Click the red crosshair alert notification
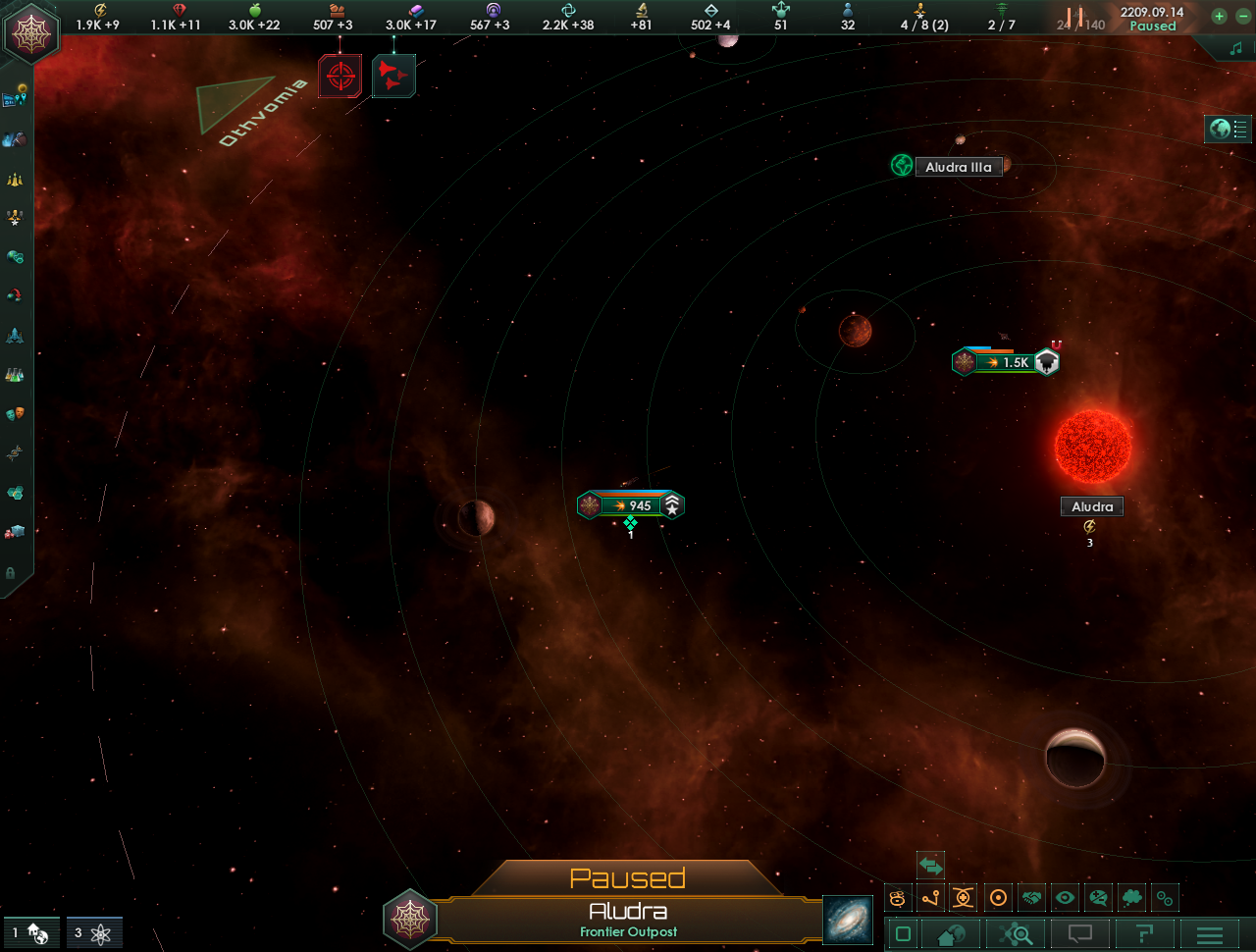1256x952 pixels. click(x=340, y=76)
